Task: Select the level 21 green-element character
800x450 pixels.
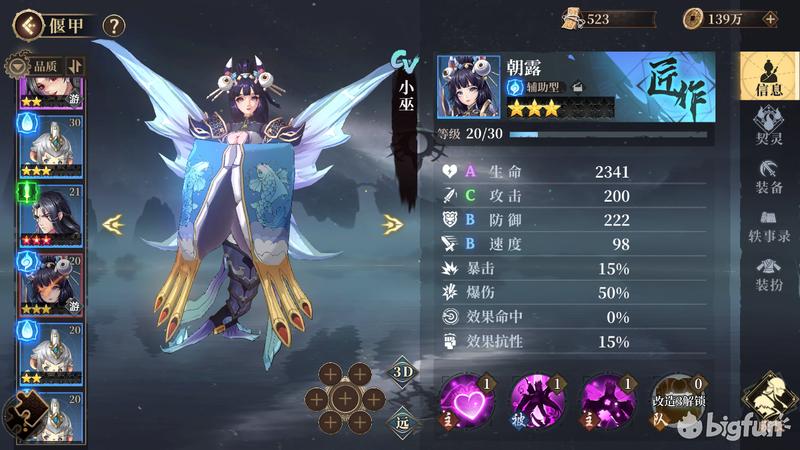Action: coord(49,212)
